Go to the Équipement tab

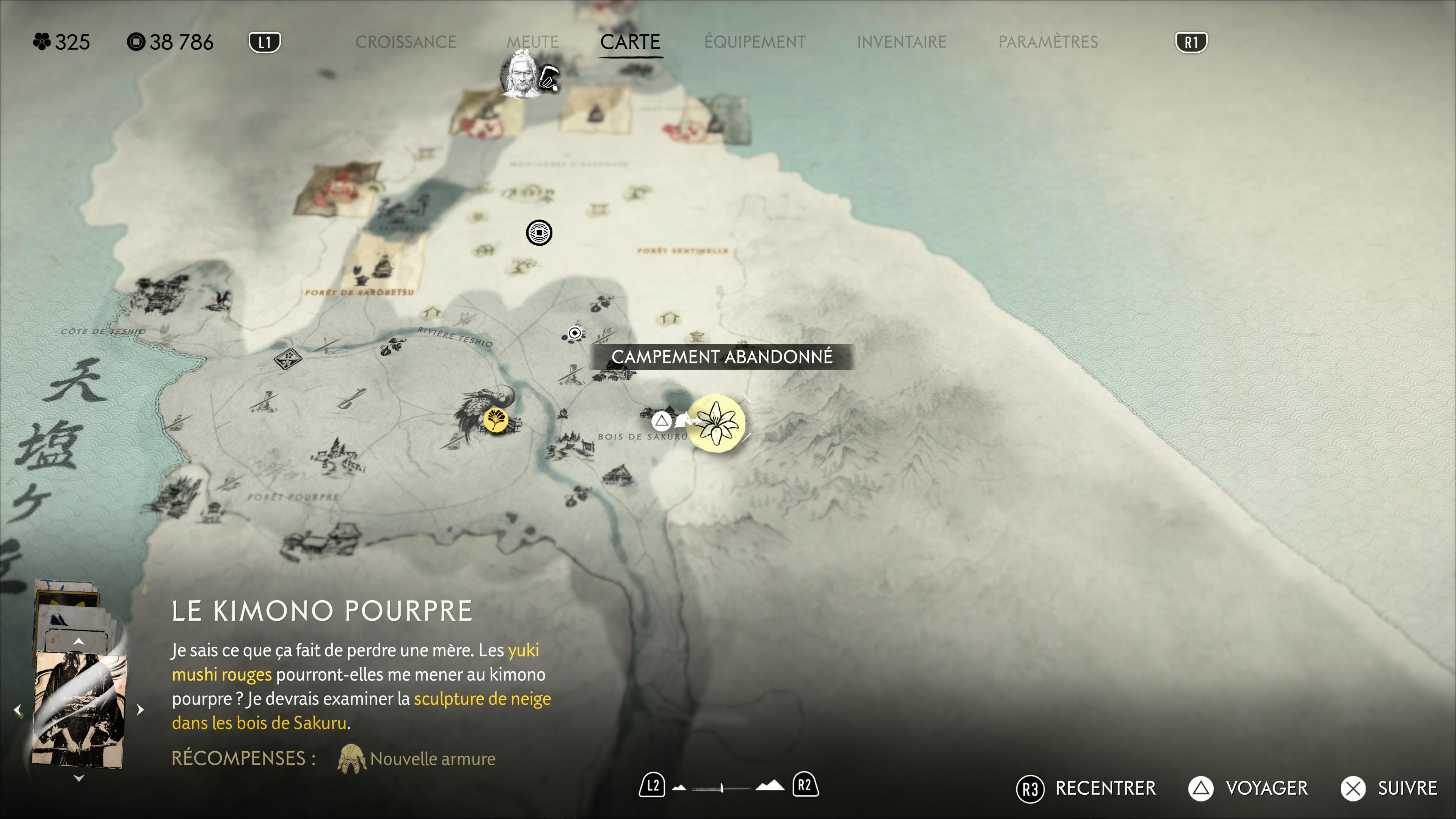755,42
